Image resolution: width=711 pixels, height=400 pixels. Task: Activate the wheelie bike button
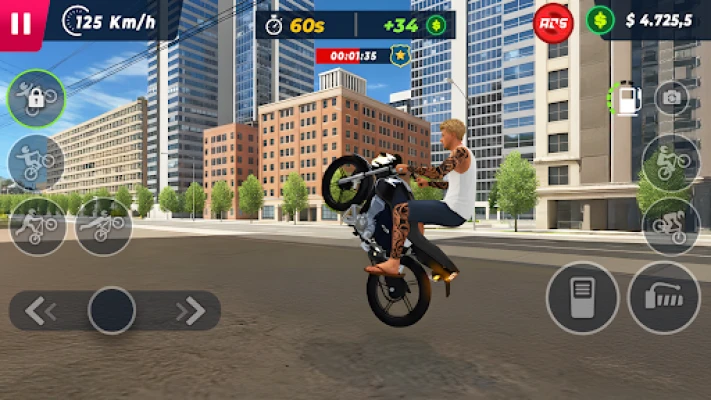coord(670,163)
